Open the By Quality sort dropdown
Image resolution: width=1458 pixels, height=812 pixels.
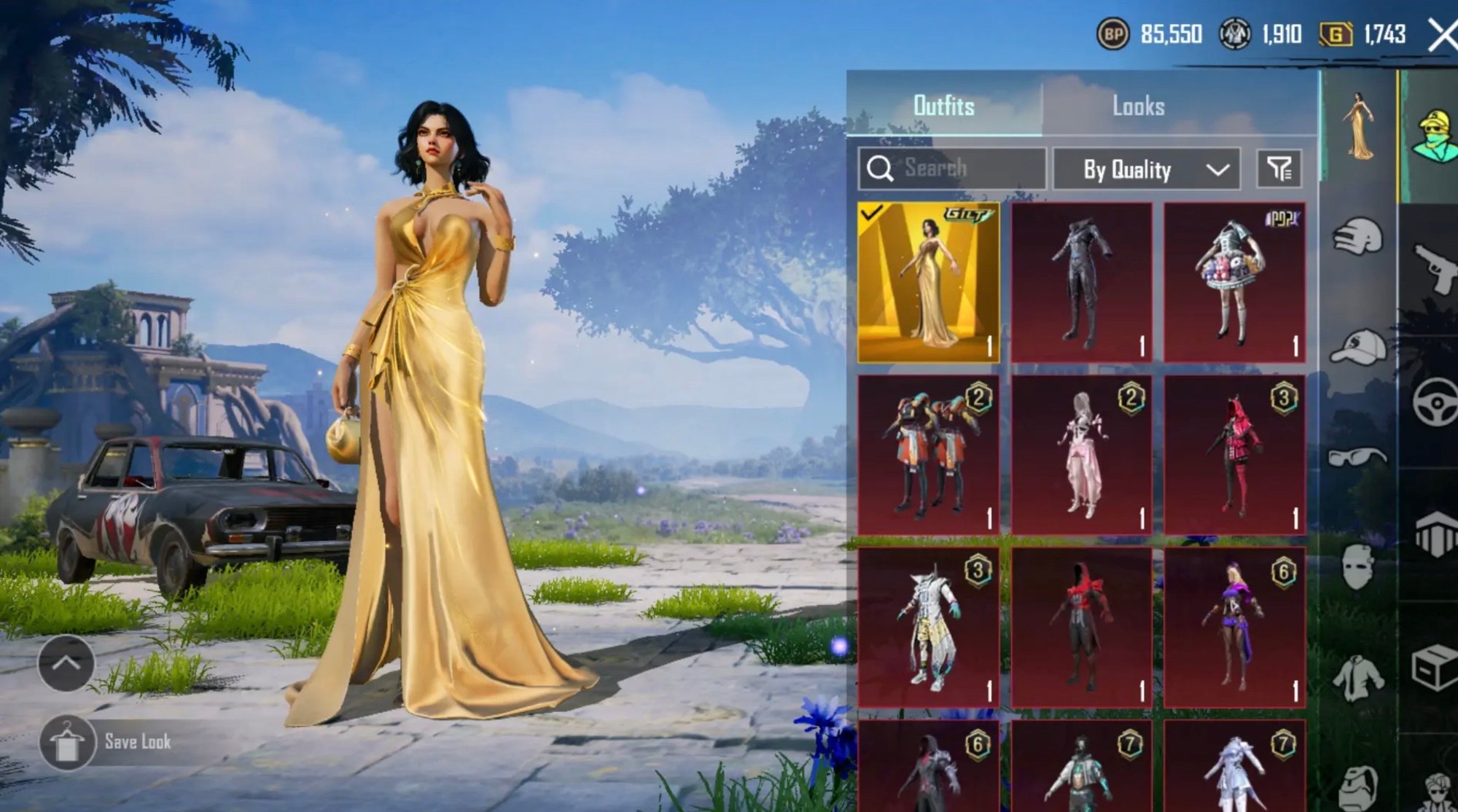(x=1146, y=170)
